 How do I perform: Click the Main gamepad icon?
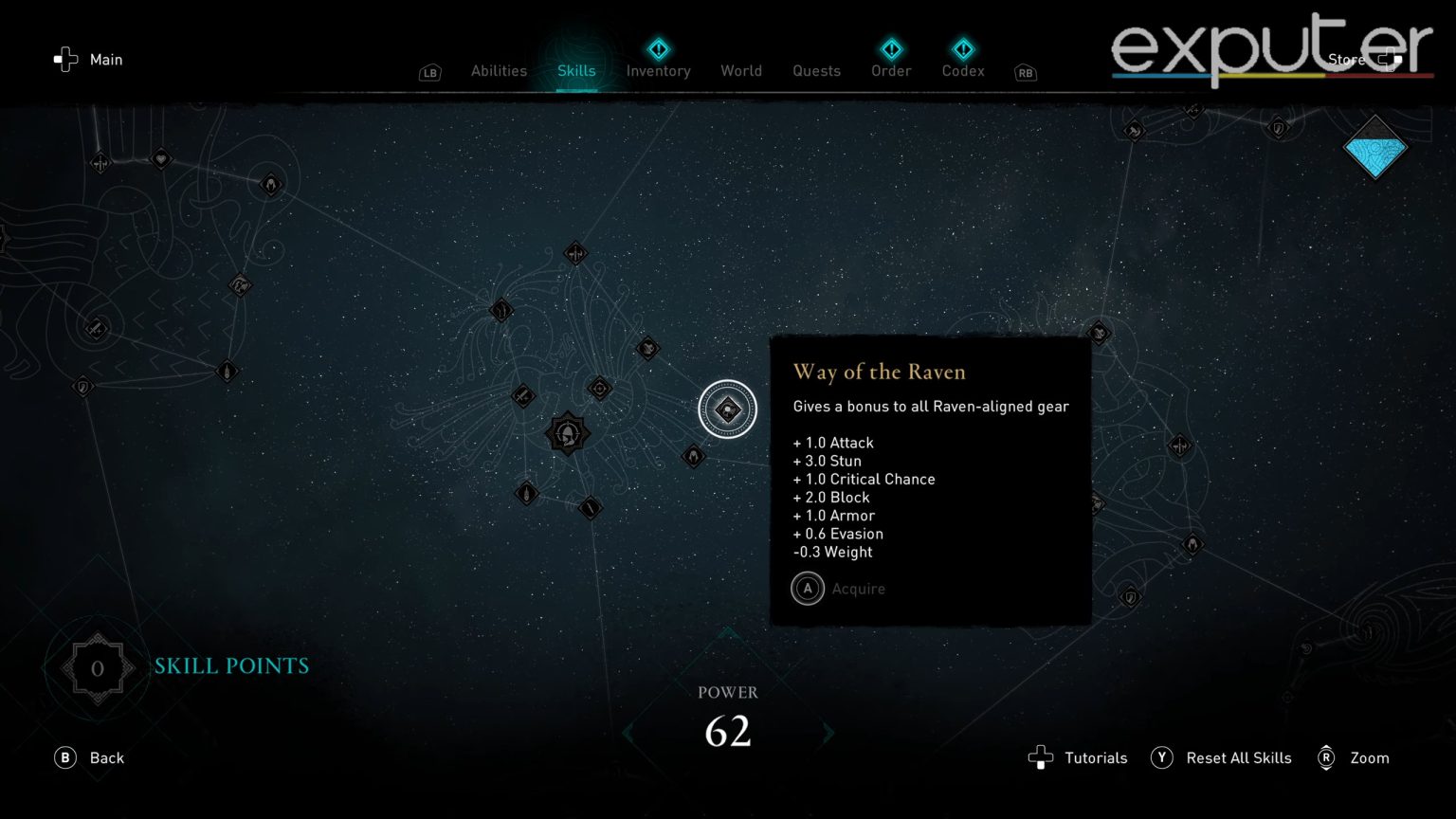(64, 59)
